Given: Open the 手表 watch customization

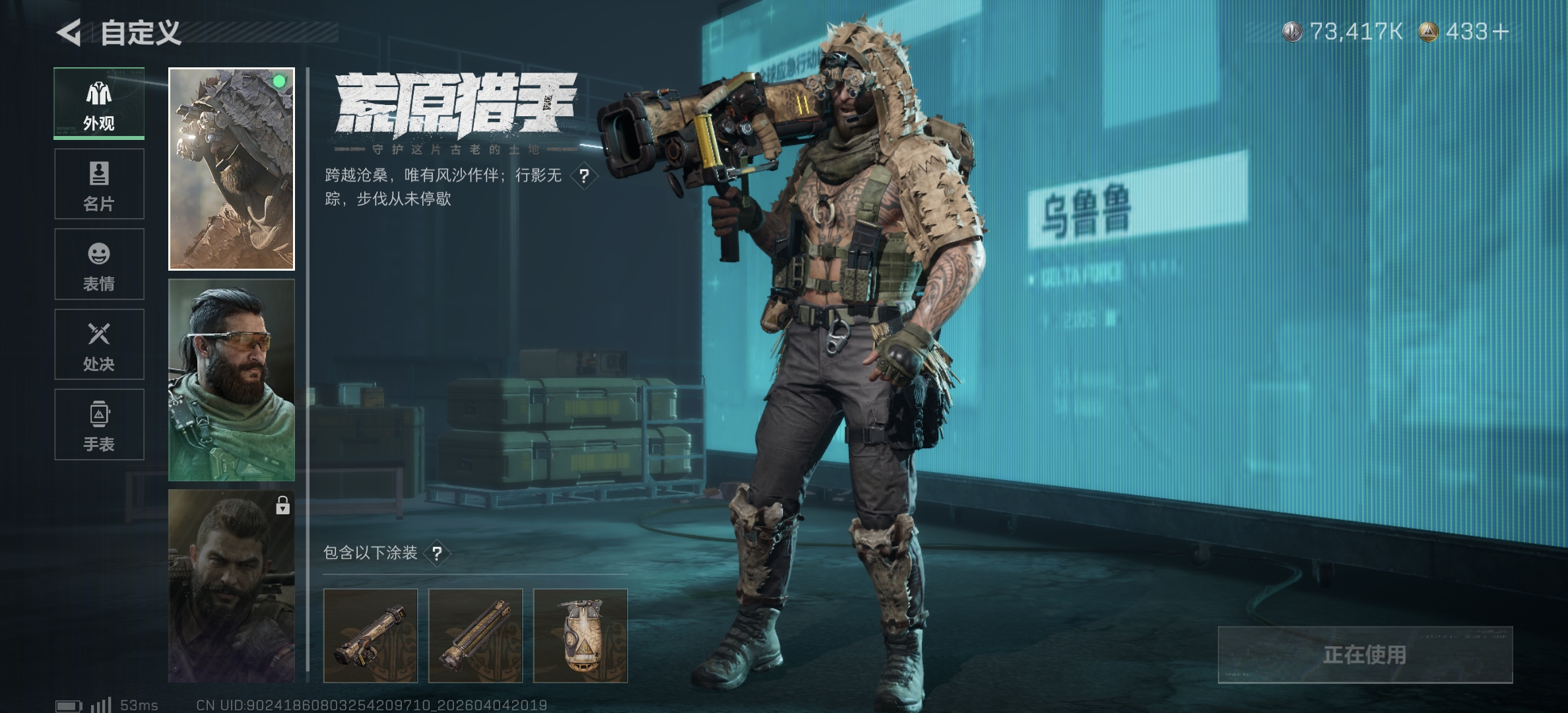Looking at the screenshot, I should (99, 424).
